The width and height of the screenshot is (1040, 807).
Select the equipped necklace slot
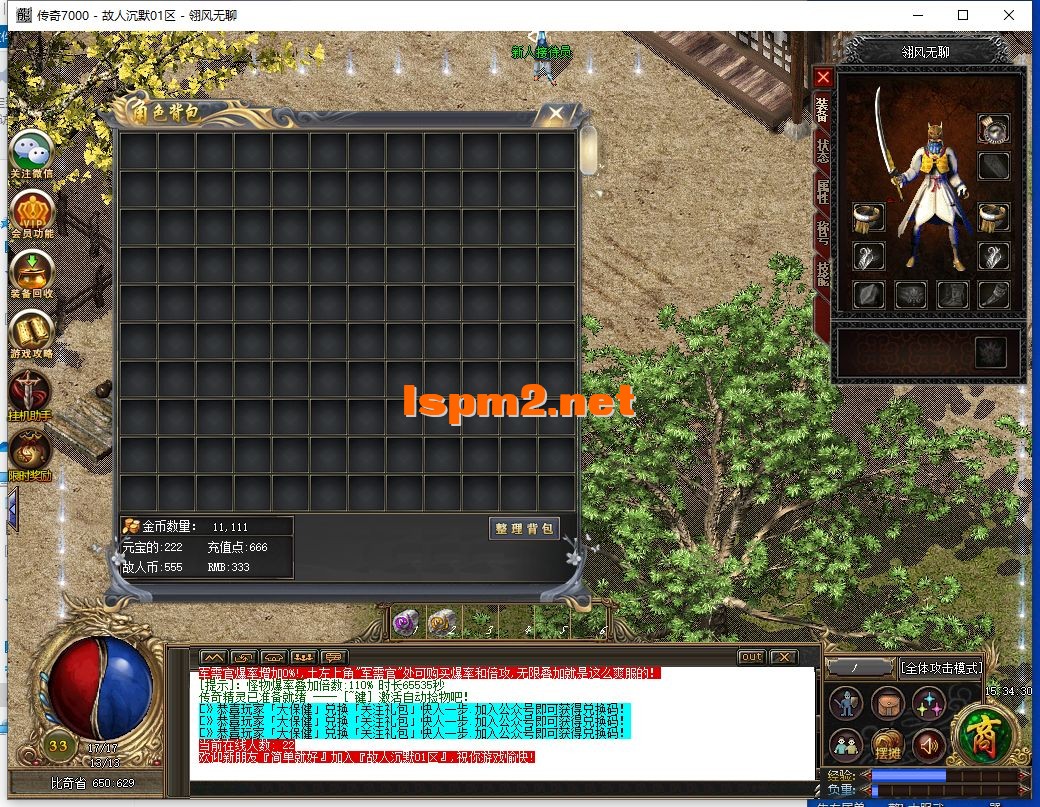click(993, 128)
